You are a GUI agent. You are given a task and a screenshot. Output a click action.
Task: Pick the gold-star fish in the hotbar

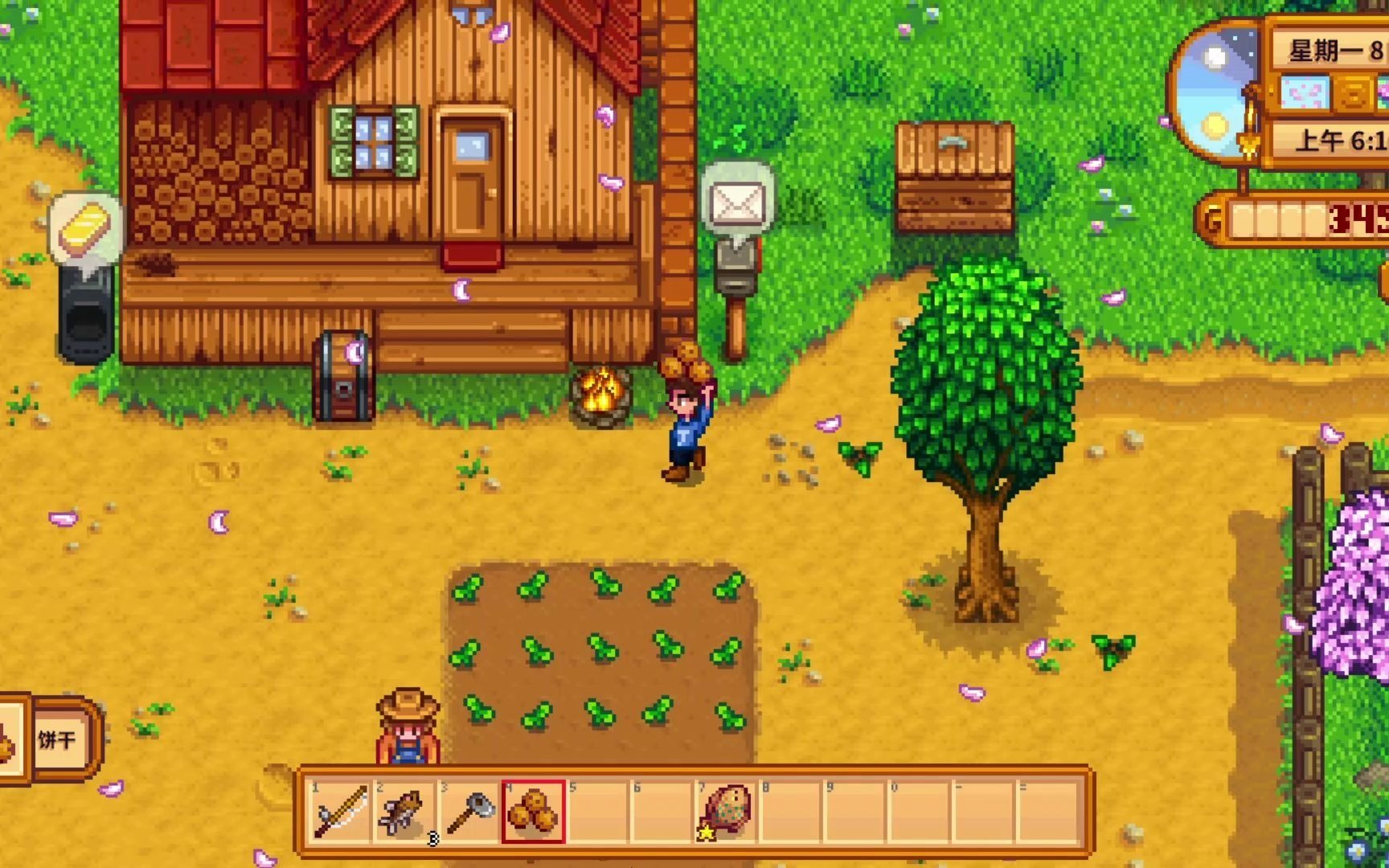tap(727, 811)
